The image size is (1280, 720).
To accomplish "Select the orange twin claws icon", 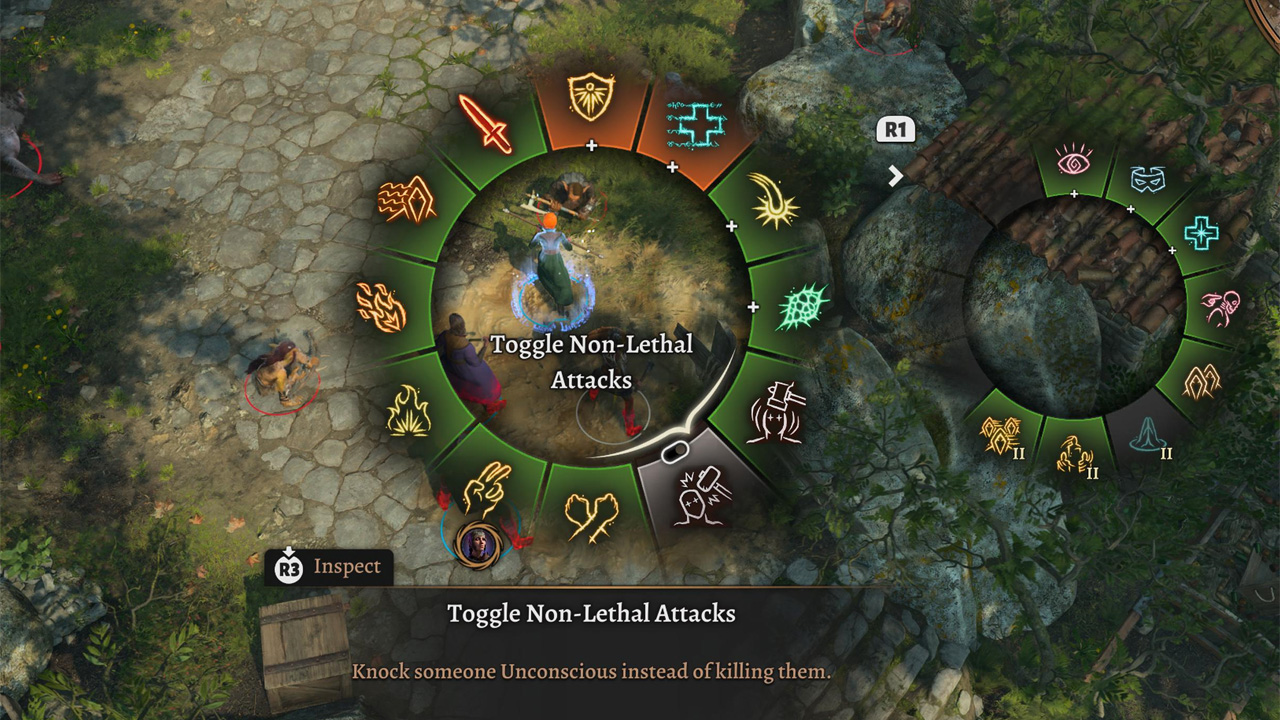I will (x=1201, y=381).
